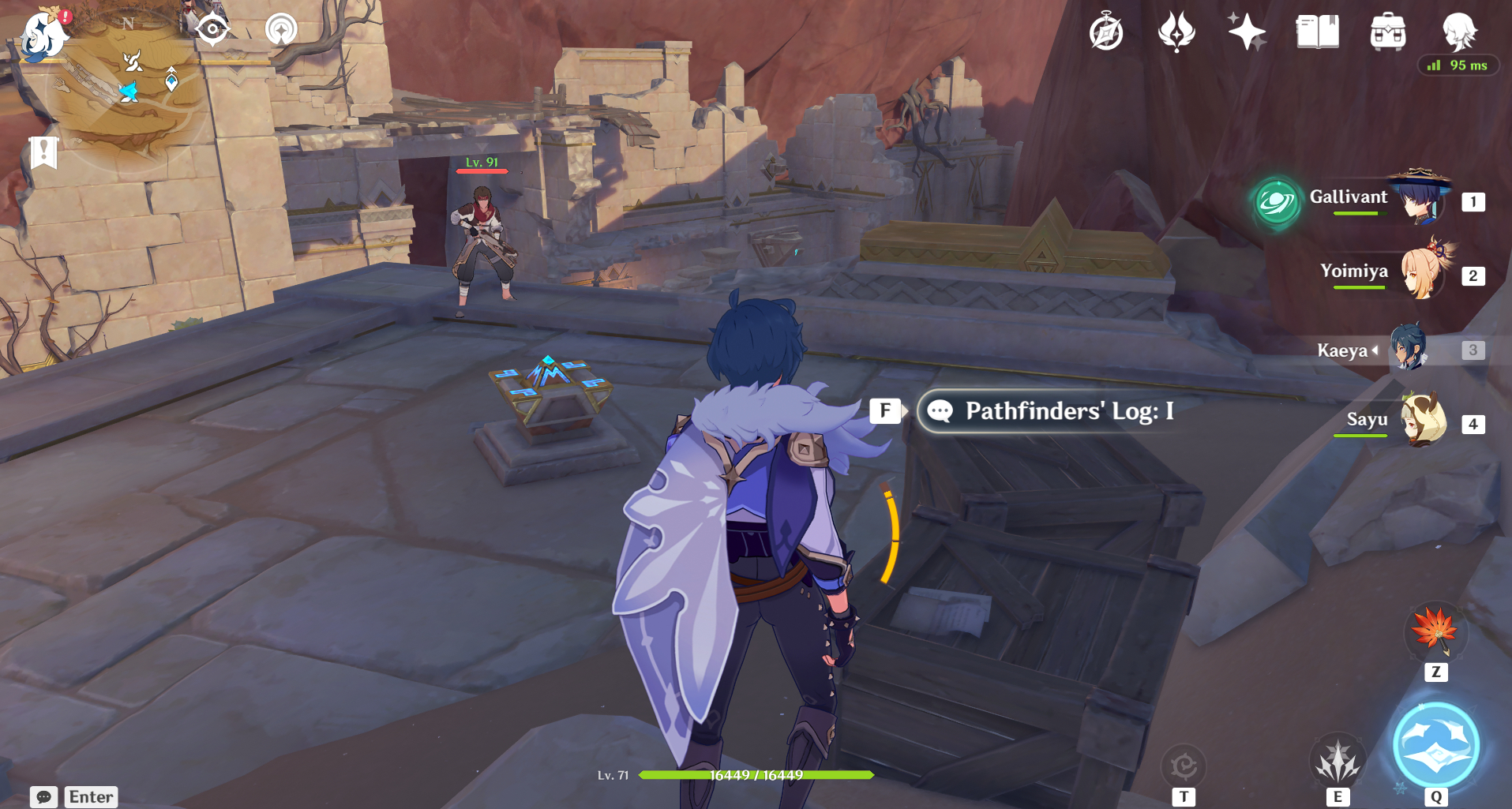Image resolution: width=1512 pixels, height=809 pixels.
Task: Activate Kaeya's Elemental Skill icon
Action: (x=1337, y=762)
